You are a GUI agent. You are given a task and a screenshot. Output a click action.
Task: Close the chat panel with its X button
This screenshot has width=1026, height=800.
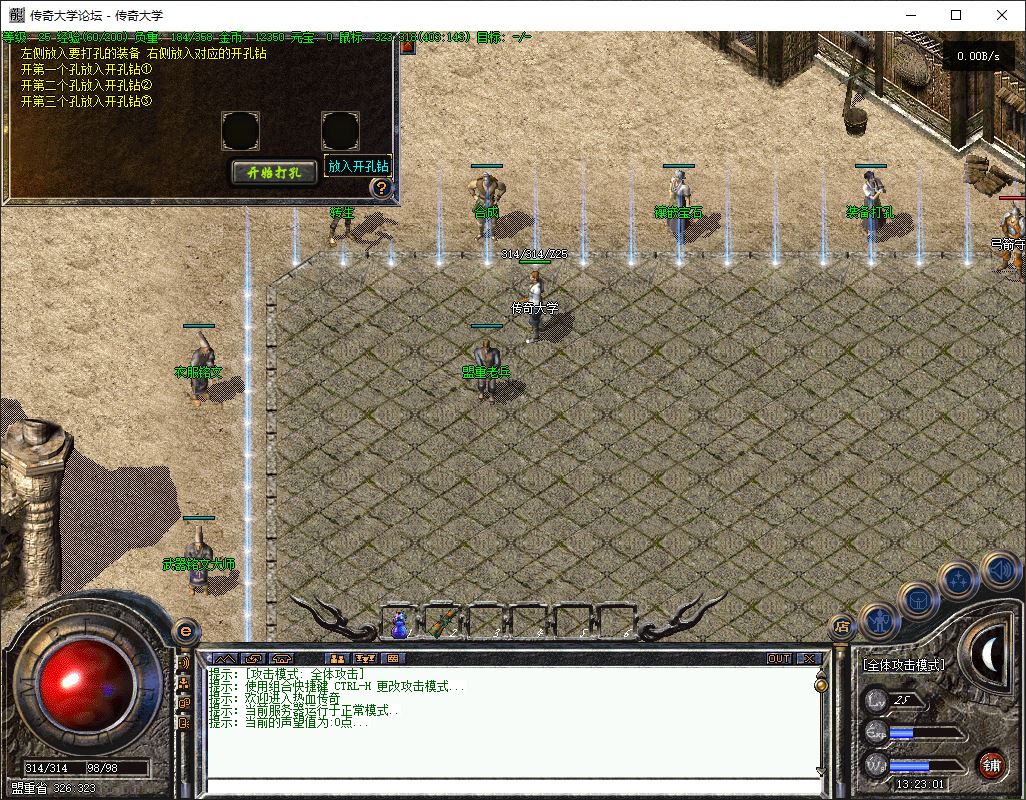click(809, 658)
